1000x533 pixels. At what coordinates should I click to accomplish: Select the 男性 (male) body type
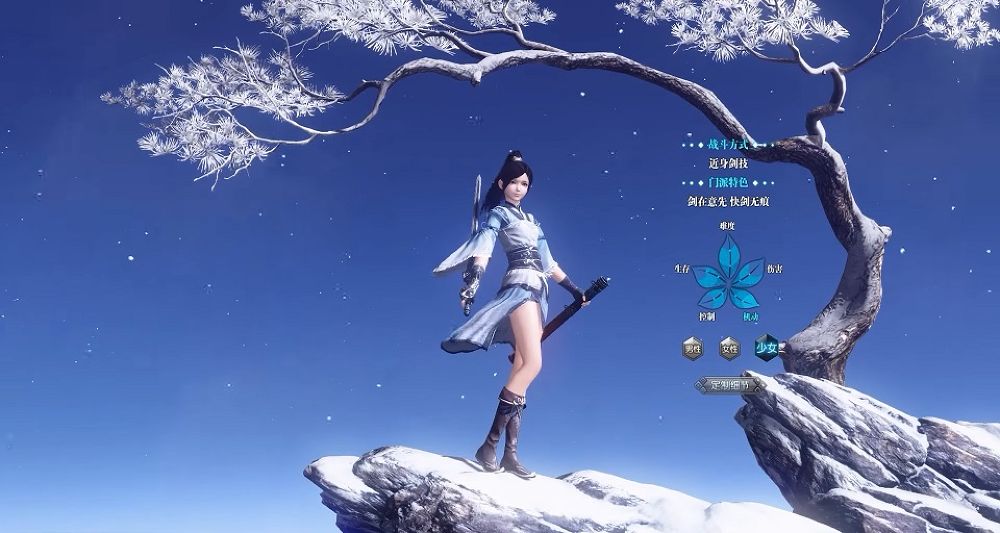pyautogui.click(x=692, y=349)
